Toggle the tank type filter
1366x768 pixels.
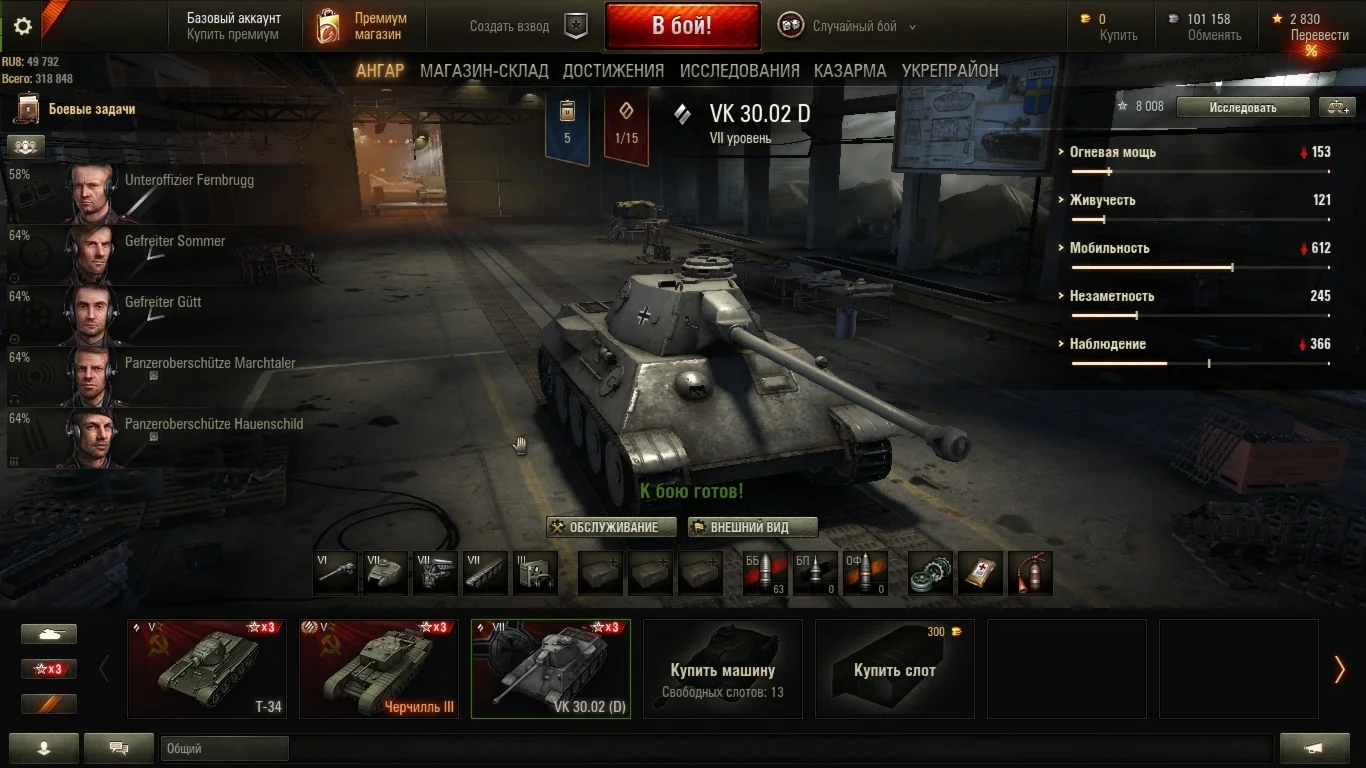tap(48, 633)
